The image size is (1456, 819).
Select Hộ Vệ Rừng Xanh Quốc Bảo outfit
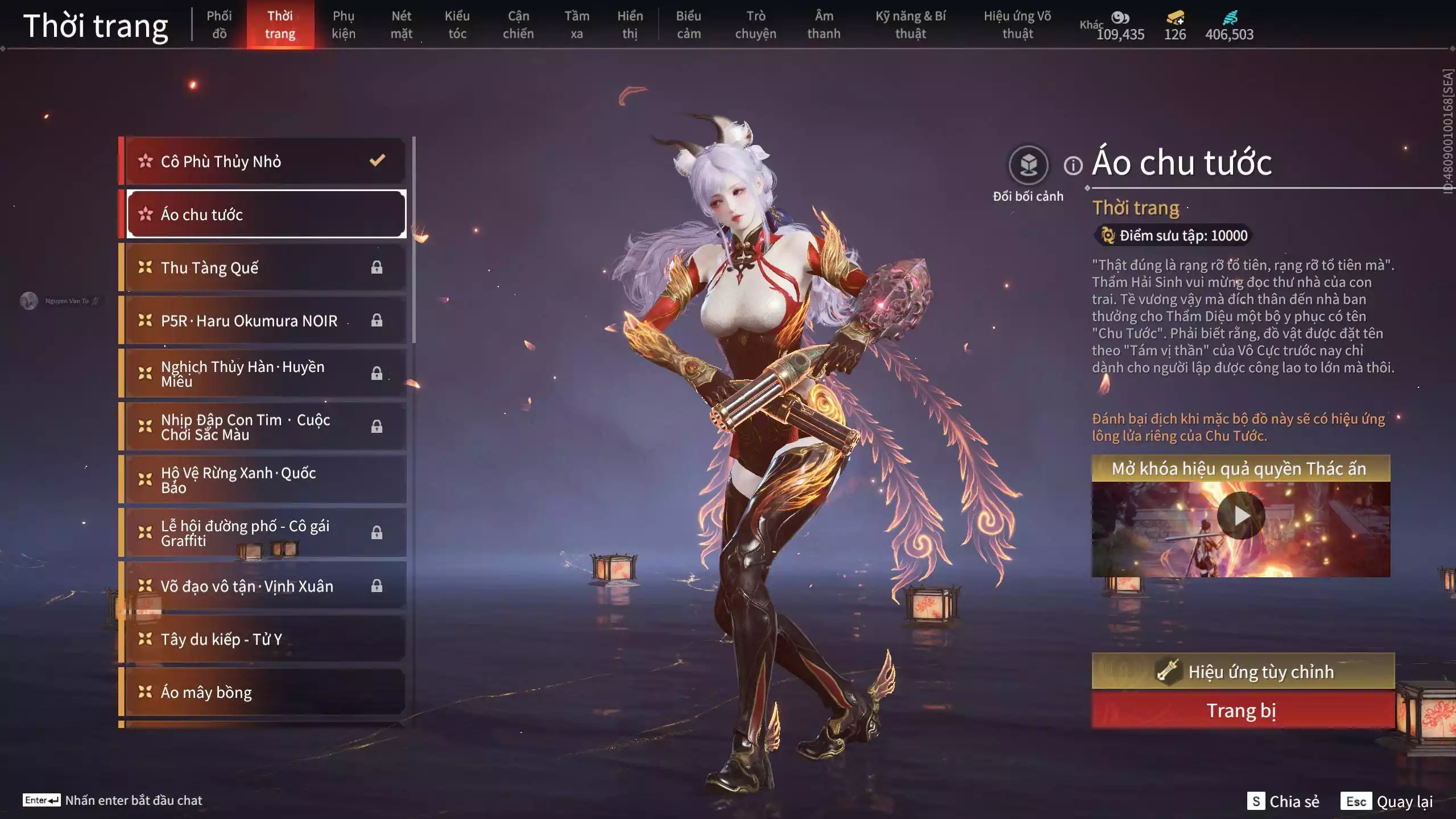(x=265, y=480)
